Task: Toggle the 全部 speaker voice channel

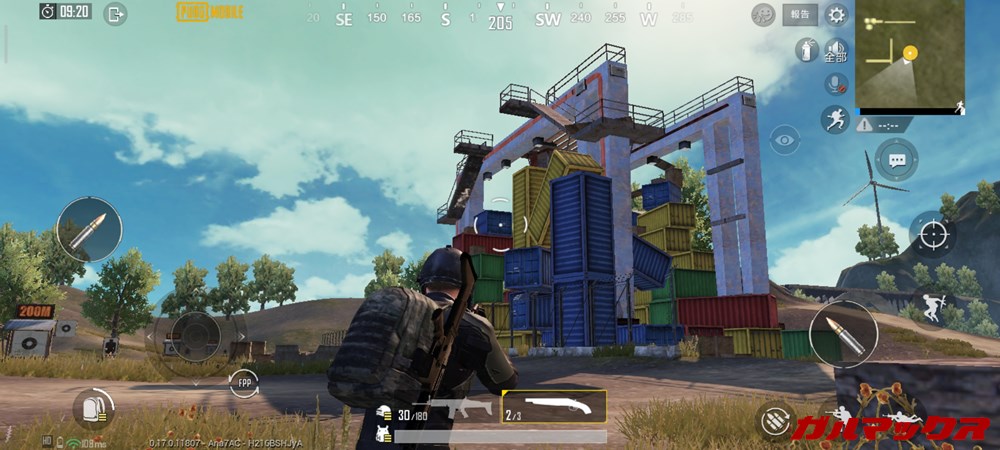Action: [836, 49]
